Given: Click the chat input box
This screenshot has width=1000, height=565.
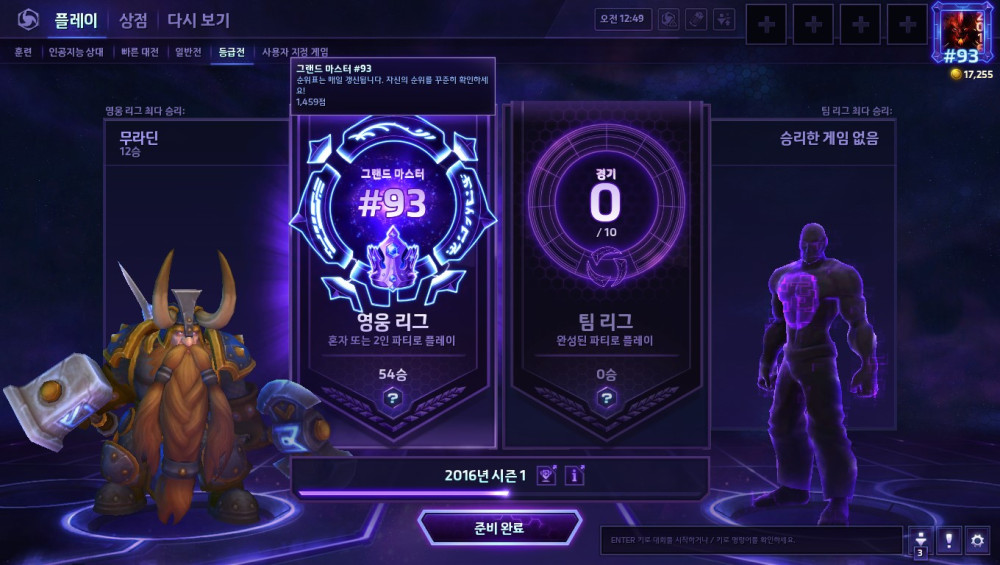Looking at the screenshot, I should tap(750, 540).
